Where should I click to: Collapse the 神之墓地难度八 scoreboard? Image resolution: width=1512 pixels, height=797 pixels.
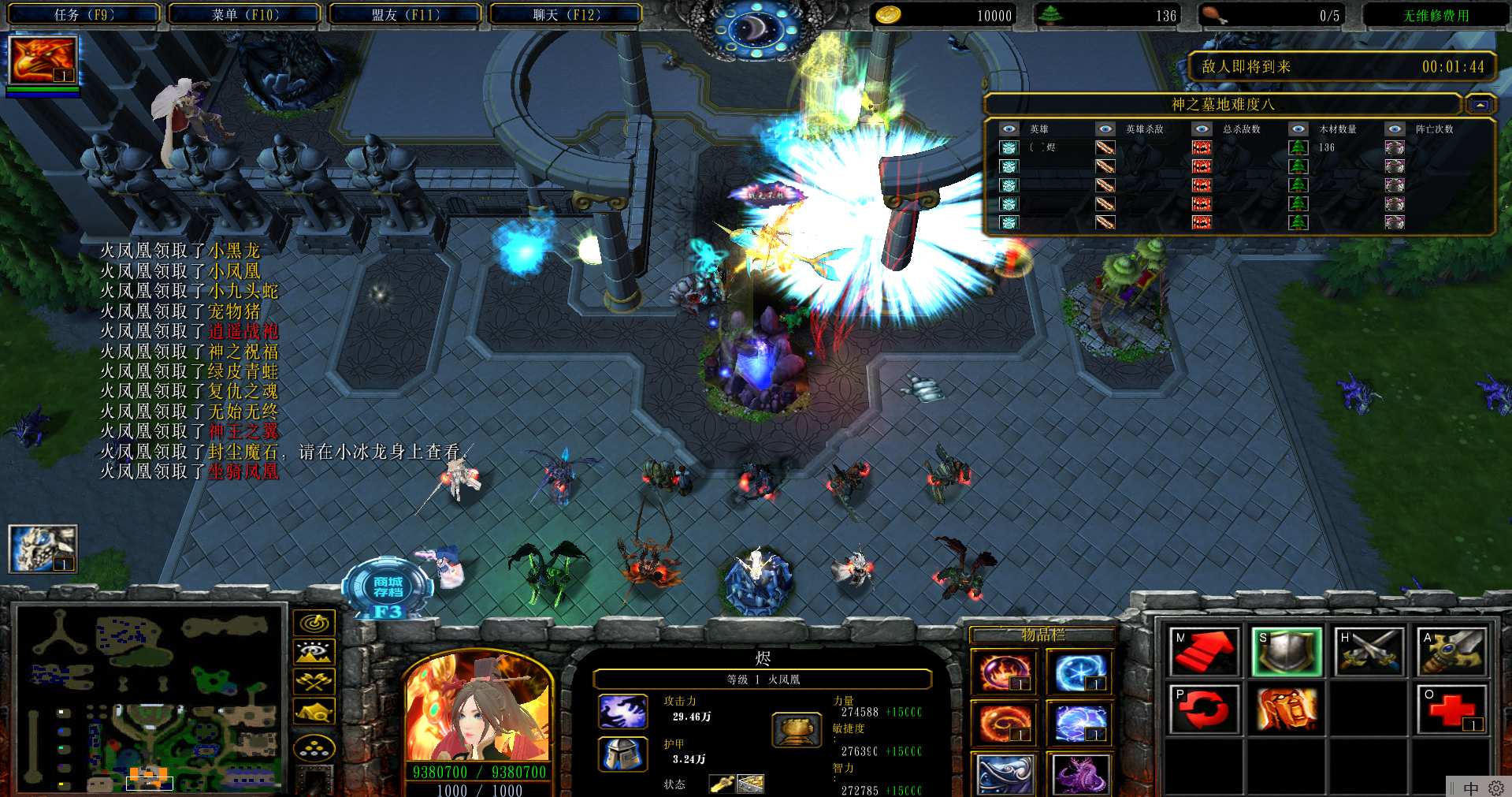coord(1480,105)
